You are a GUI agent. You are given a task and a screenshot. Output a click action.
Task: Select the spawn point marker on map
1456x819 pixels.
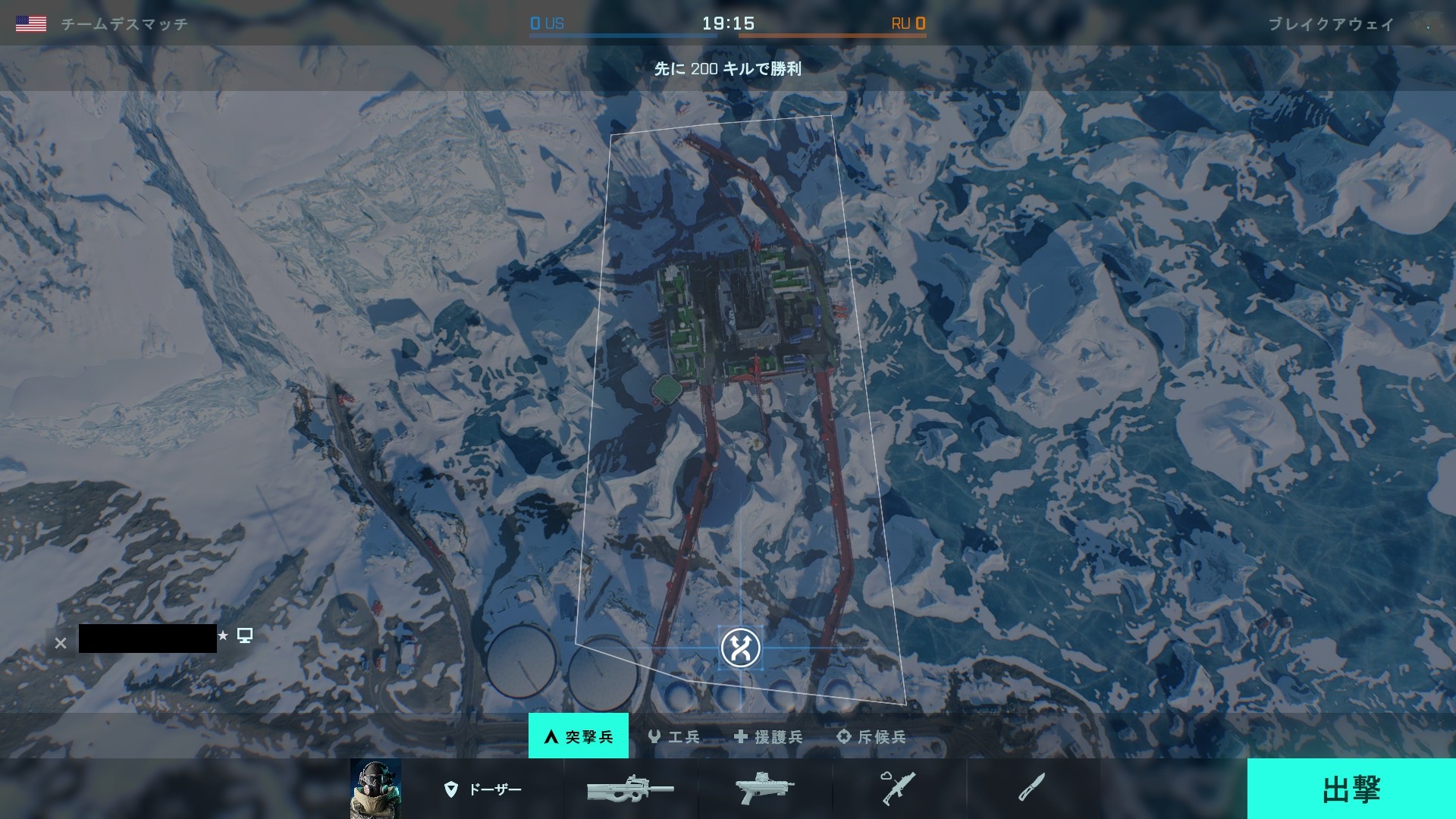tap(740, 648)
